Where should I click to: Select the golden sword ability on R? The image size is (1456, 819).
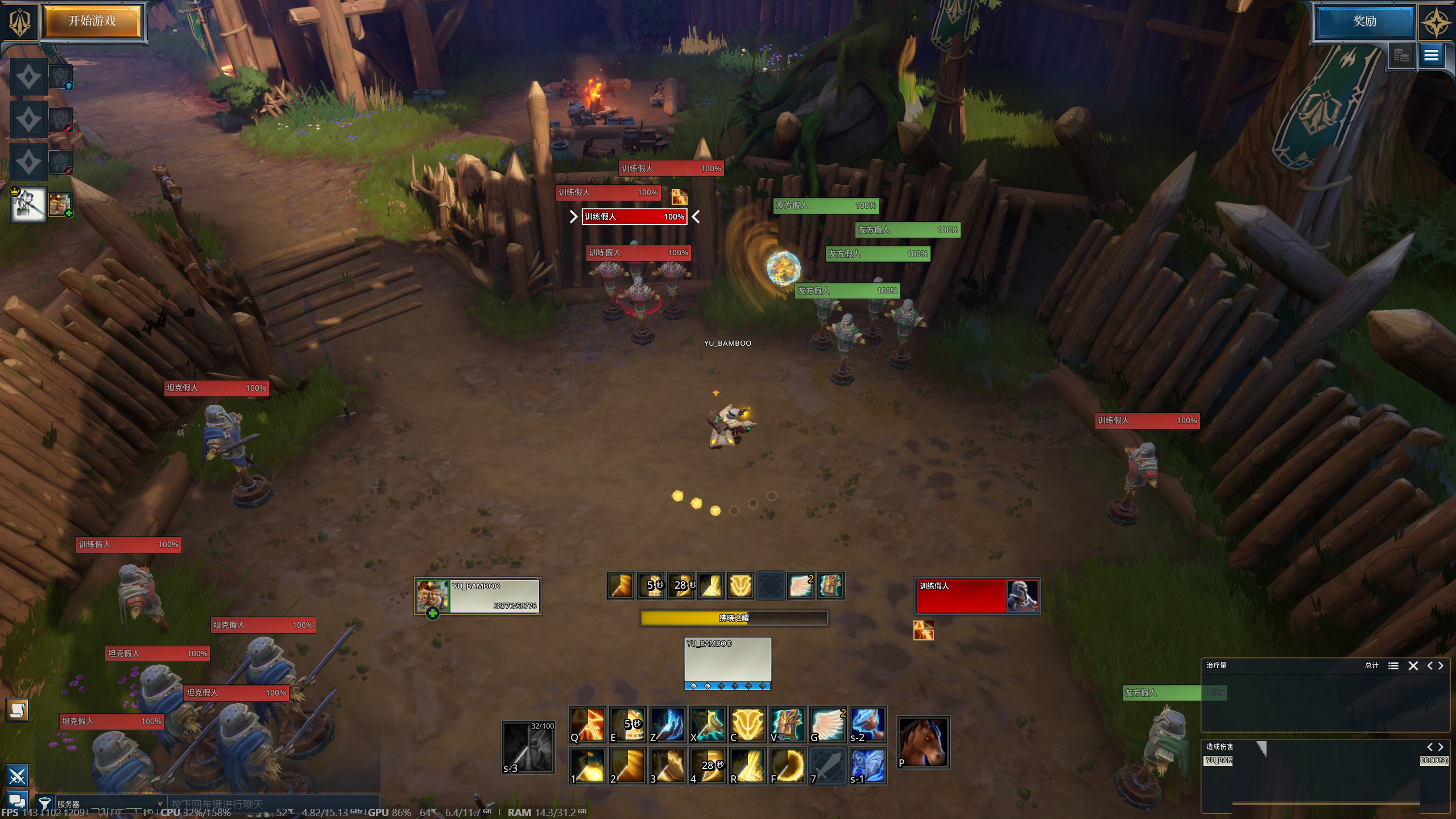click(747, 766)
